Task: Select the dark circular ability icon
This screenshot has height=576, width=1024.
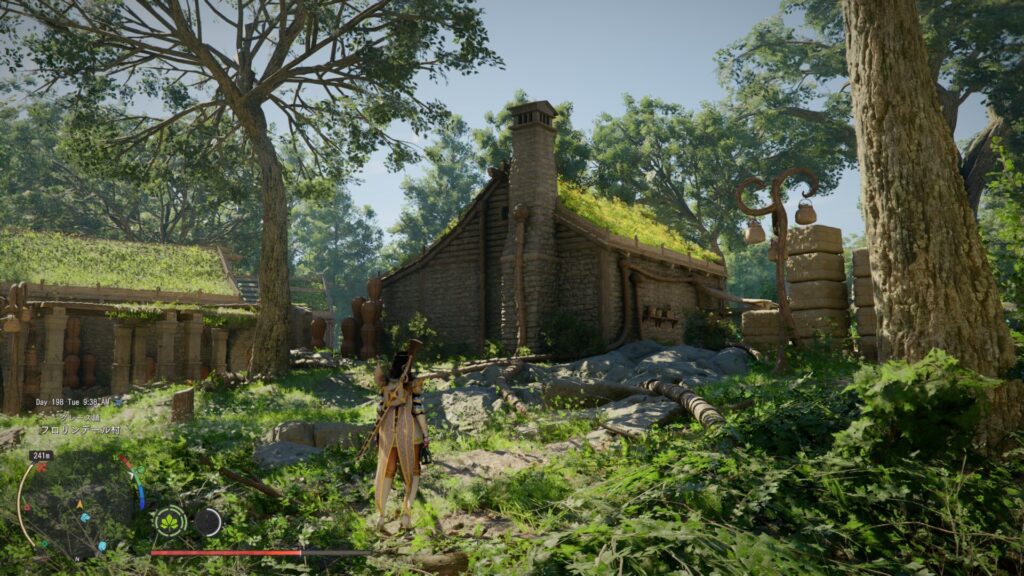Action: (208, 521)
